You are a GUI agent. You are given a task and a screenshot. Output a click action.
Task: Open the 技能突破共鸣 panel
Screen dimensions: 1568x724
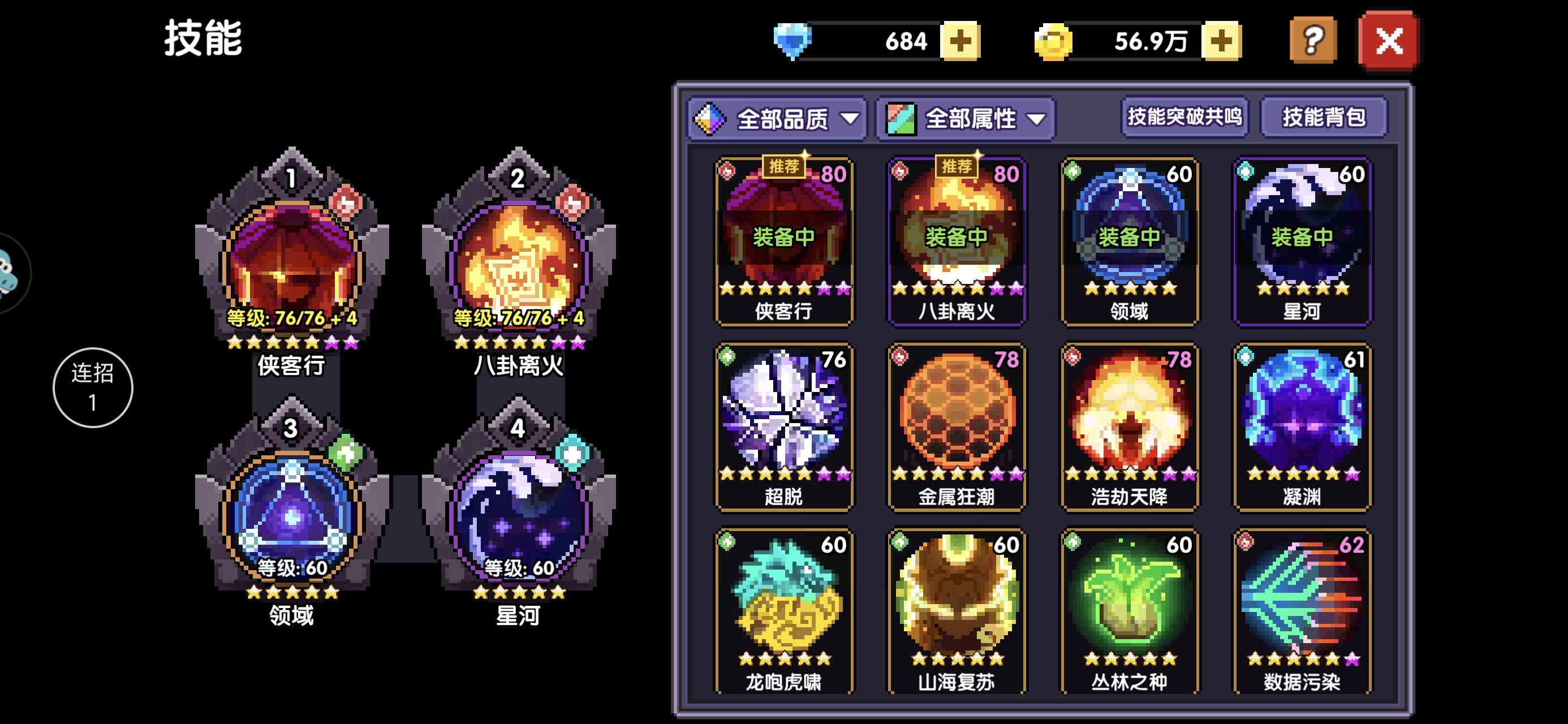1184,117
